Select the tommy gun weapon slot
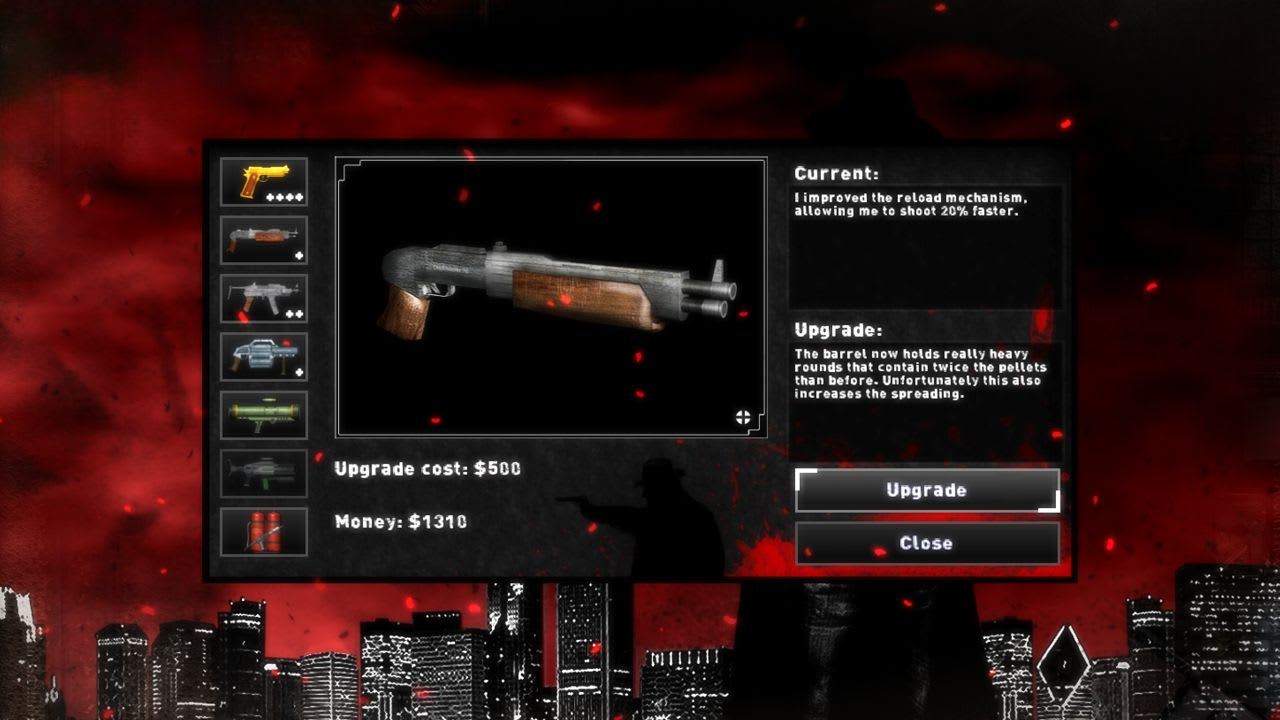Screen dimensions: 1280x720 [x=264, y=238]
